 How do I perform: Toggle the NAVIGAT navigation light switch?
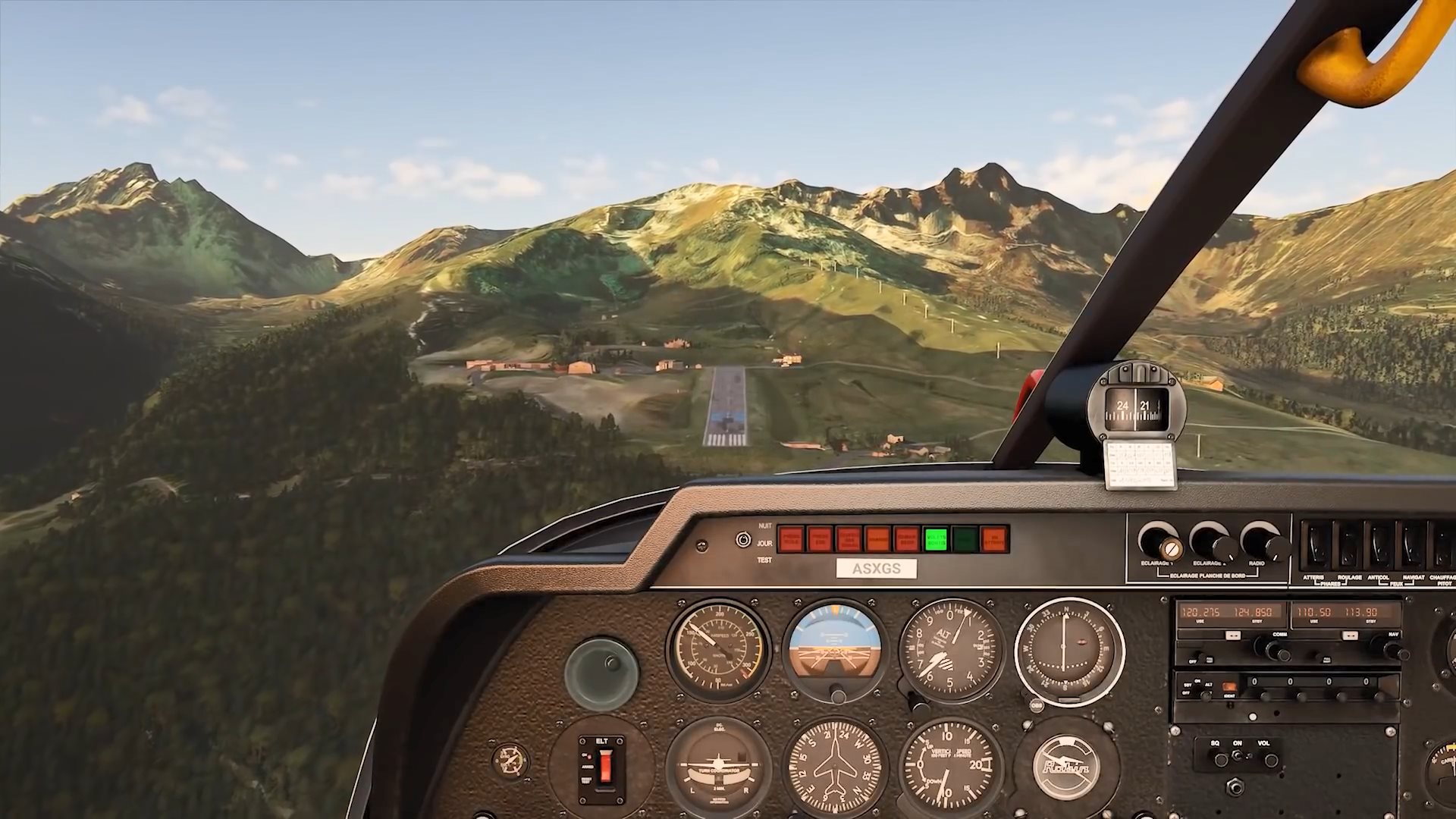tap(1414, 546)
